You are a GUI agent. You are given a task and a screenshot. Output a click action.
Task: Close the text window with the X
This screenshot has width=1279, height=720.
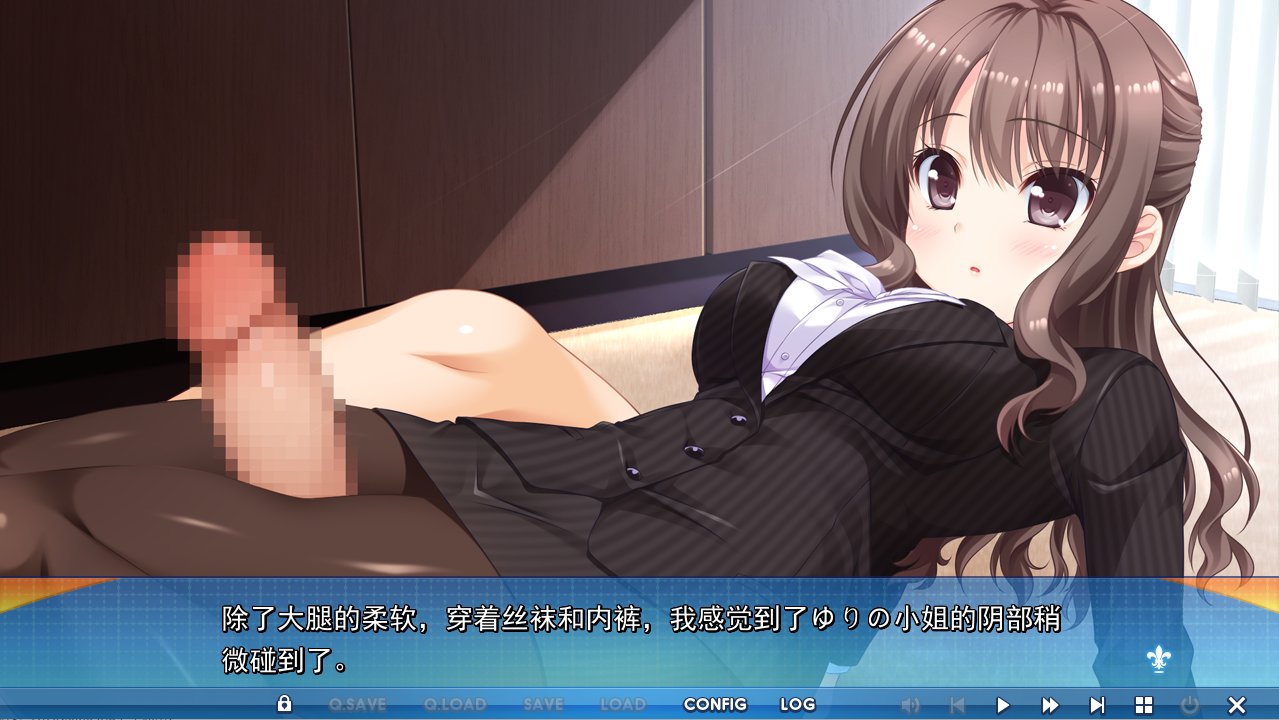[x=1237, y=705]
